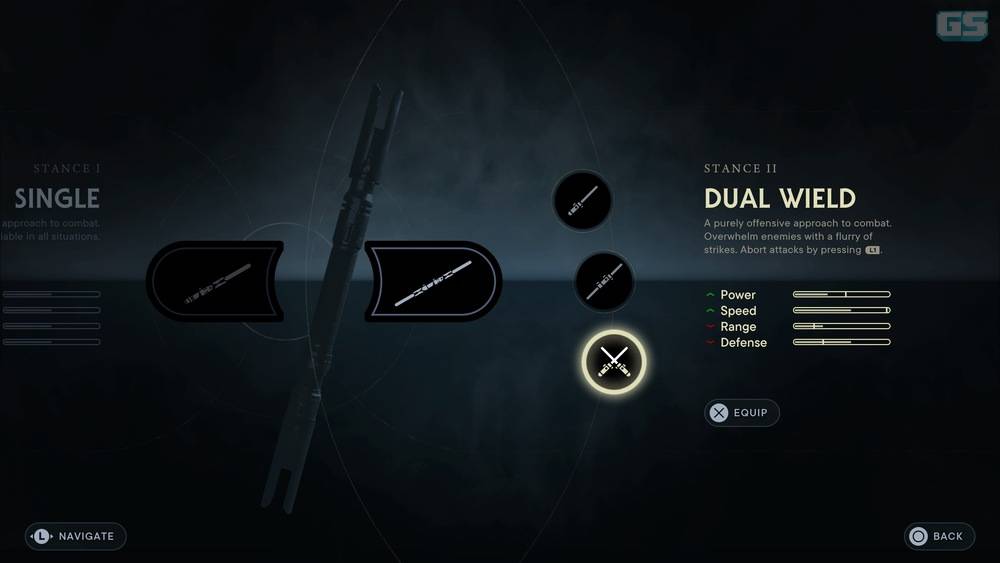Pick the left equipped stance slot with single saber
The height and width of the screenshot is (563, 1000).
click(x=214, y=281)
